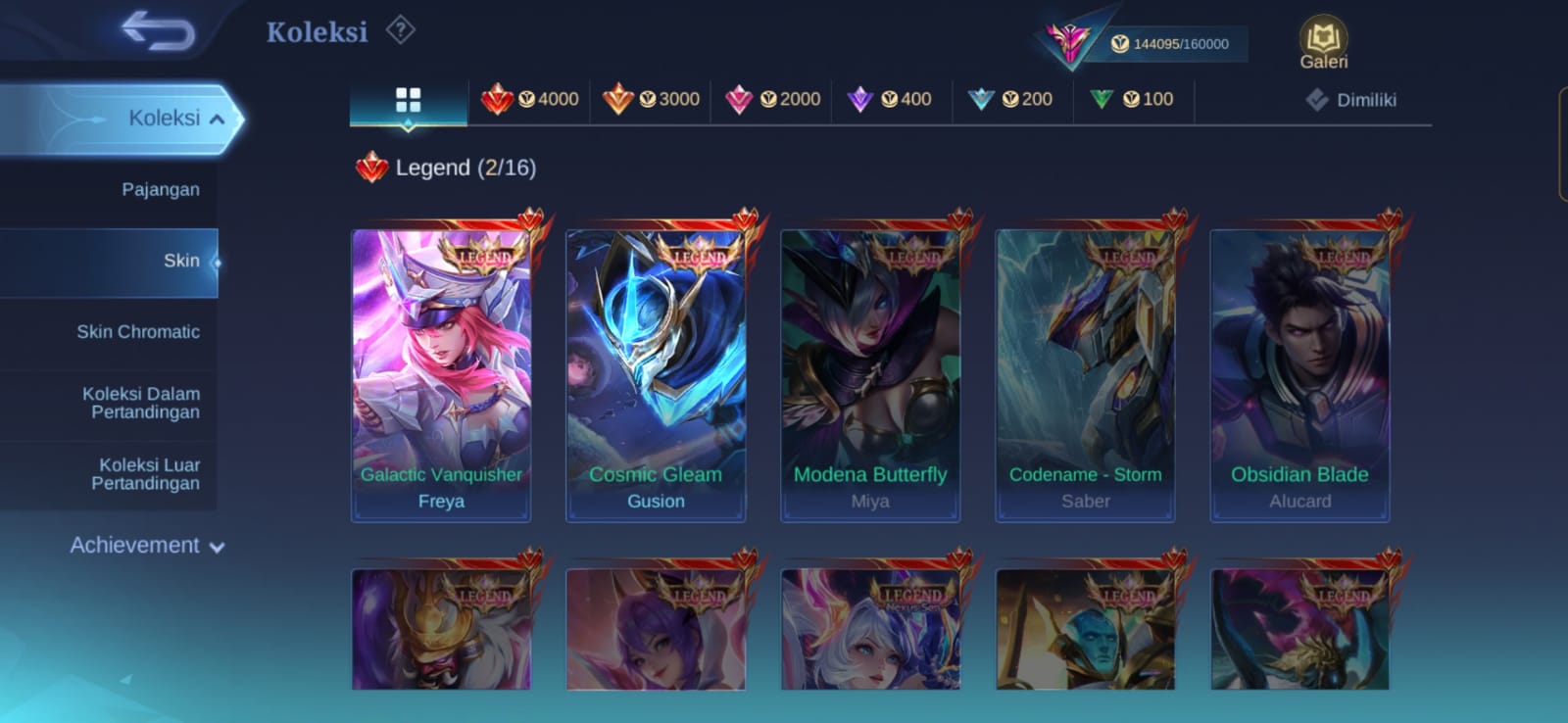The height and width of the screenshot is (723, 1568).
Task: Open Koleksi Luar Pertandingan
Action: pos(145,474)
